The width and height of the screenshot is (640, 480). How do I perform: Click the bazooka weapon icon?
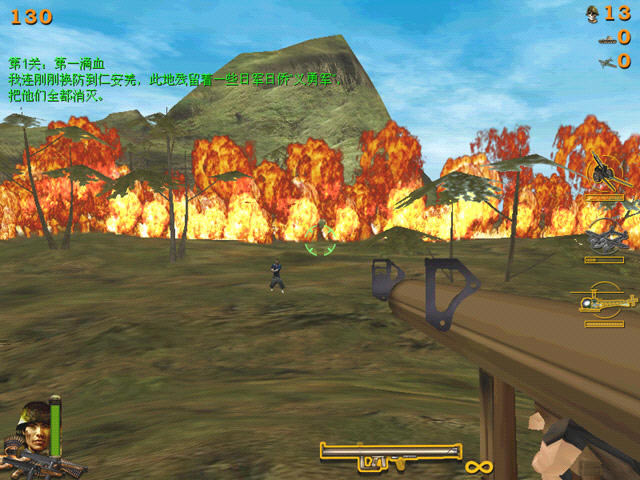(389, 455)
